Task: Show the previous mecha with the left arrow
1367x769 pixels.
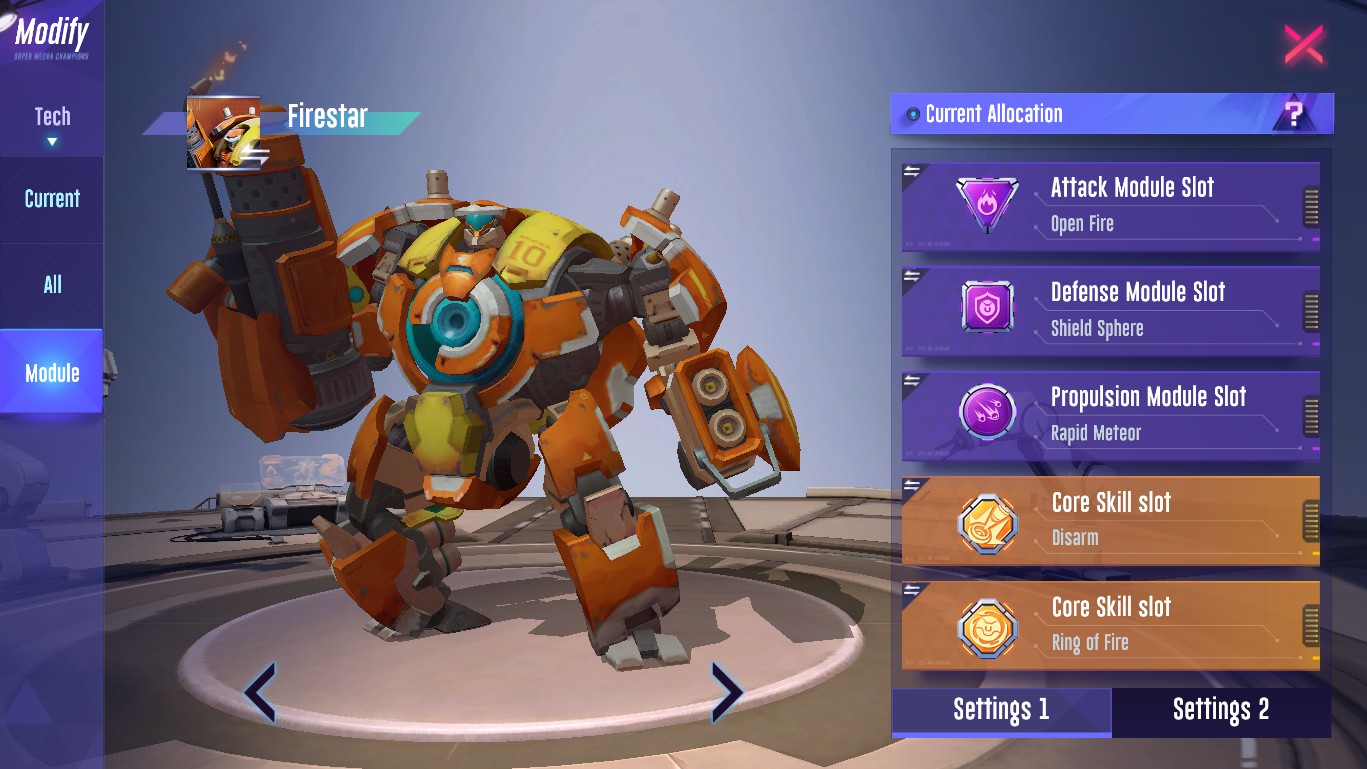Action: (260, 692)
